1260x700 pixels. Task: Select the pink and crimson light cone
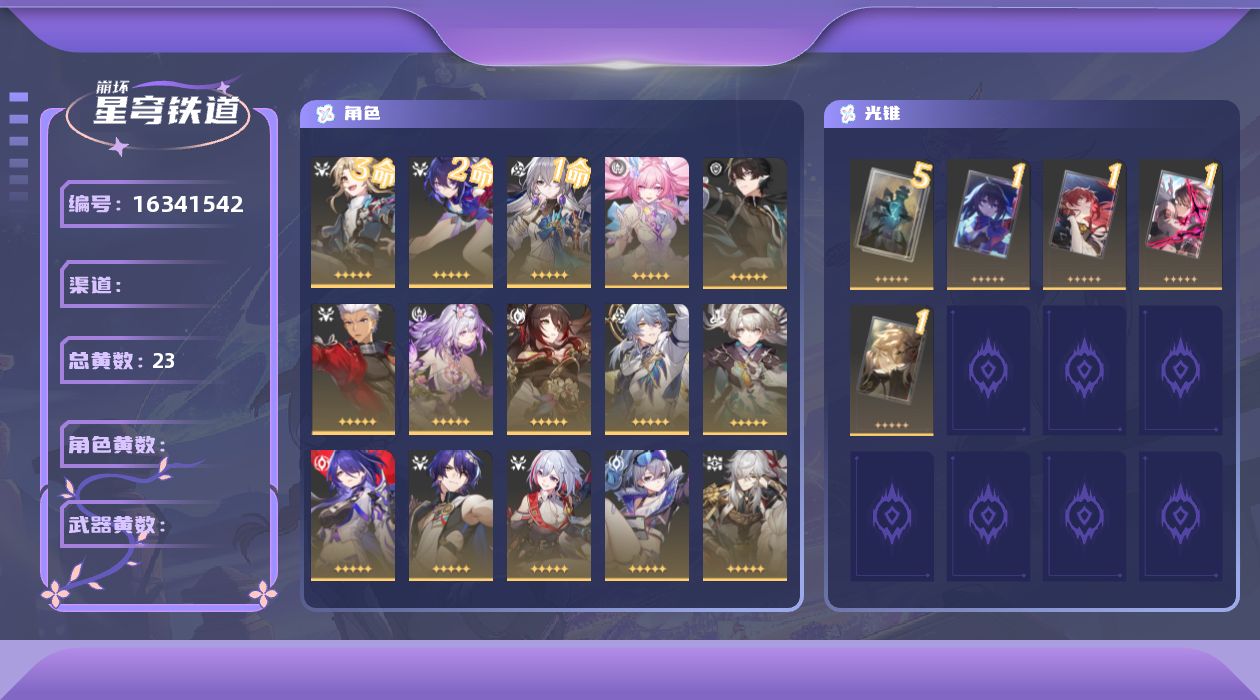[x=1180, y=223]
